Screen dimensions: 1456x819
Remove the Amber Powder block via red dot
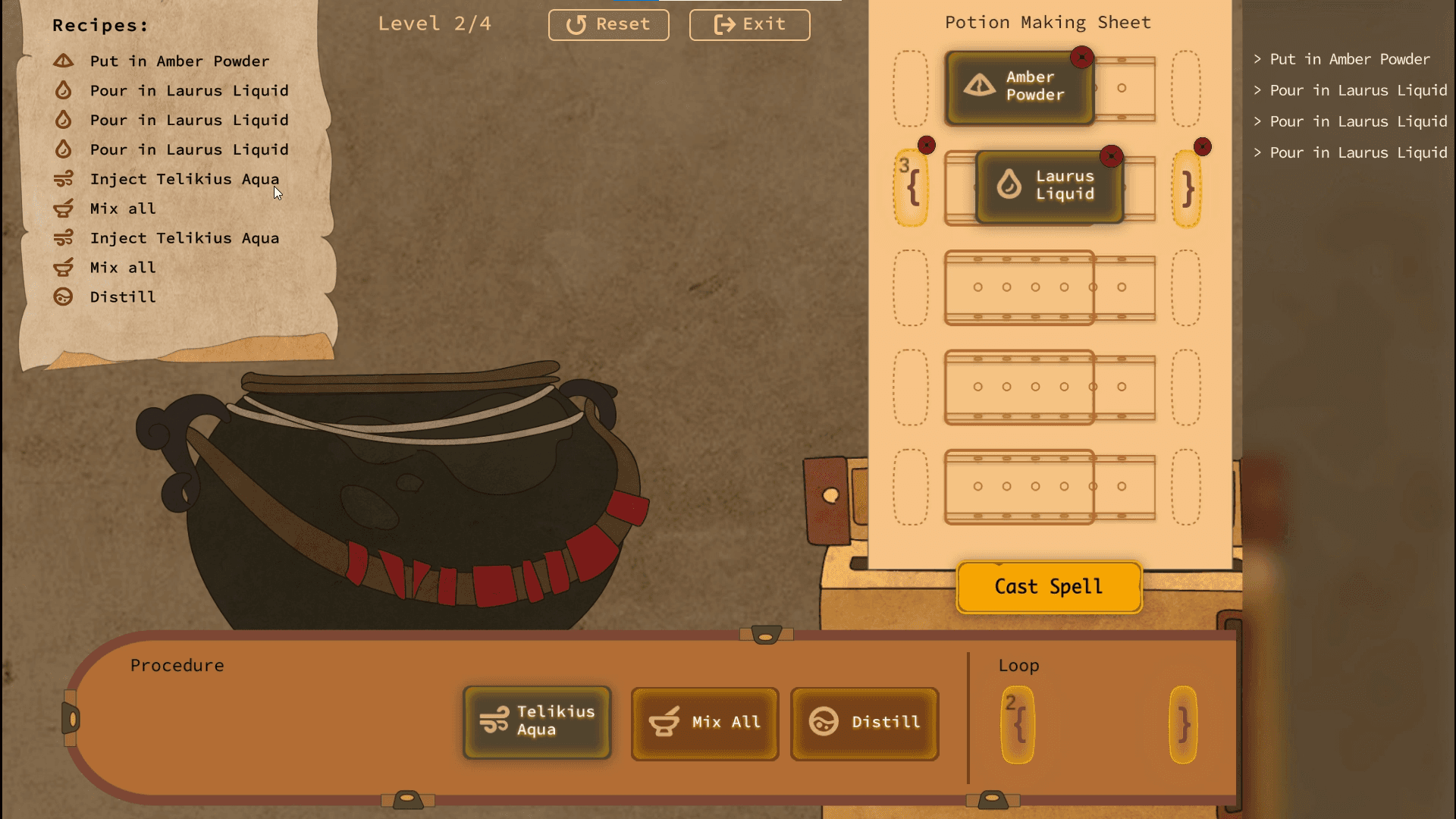1081,57
